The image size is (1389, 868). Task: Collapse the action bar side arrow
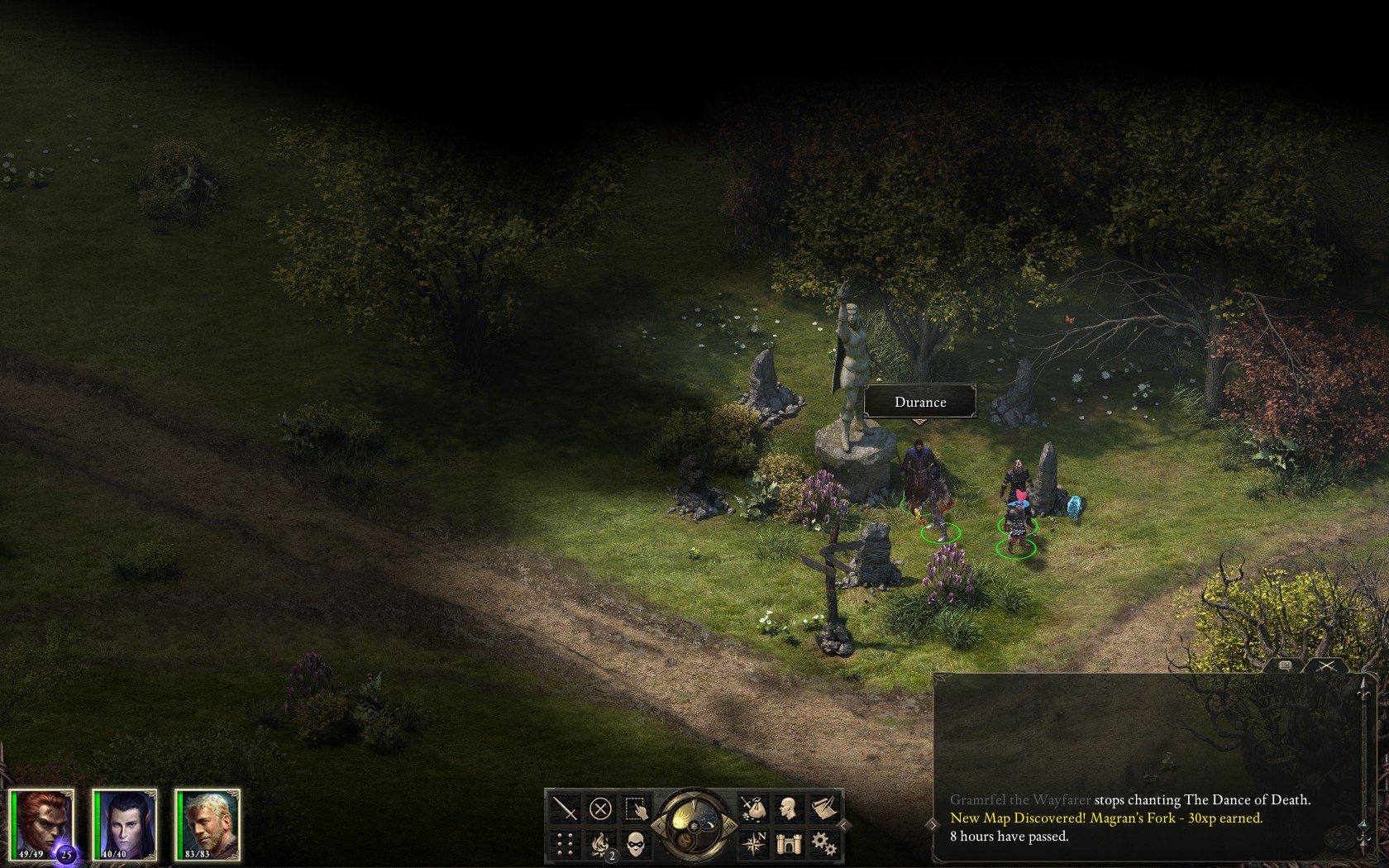click(x=842, y=825)
